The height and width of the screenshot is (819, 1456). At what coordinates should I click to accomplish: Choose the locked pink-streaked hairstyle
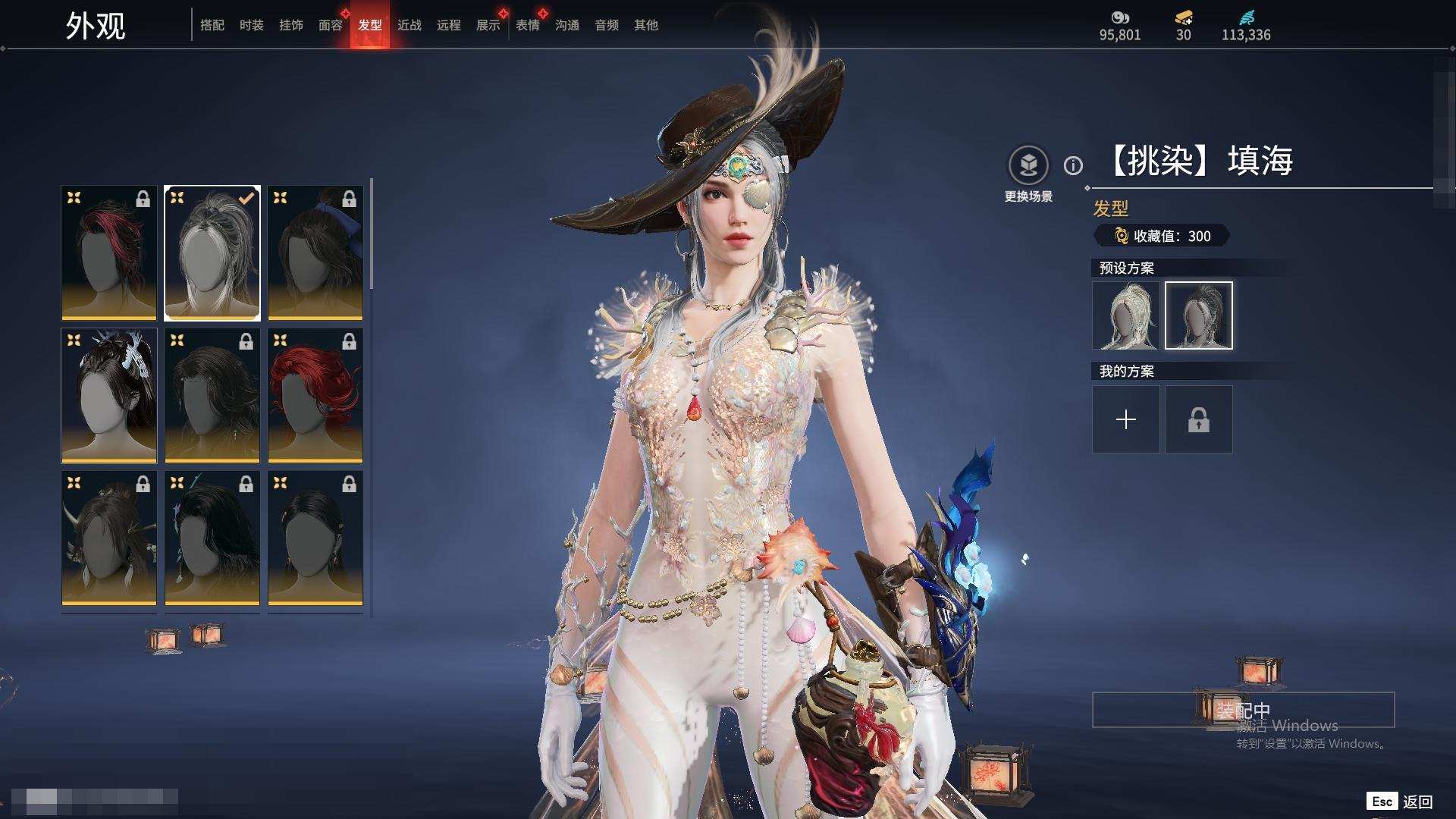(109, 253)
